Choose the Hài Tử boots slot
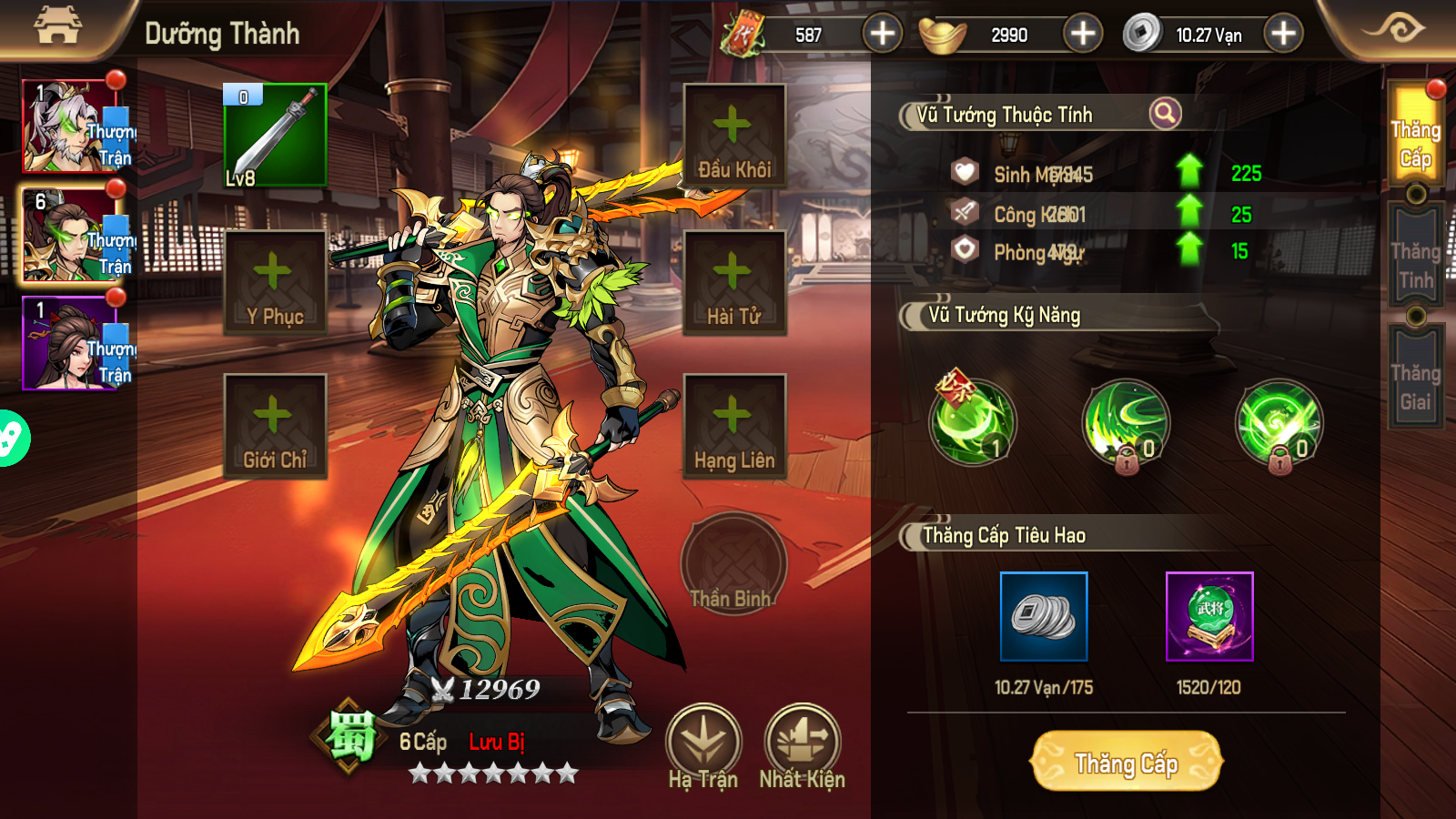Screen dimensions: 1456x819 (x=734, y=282)
